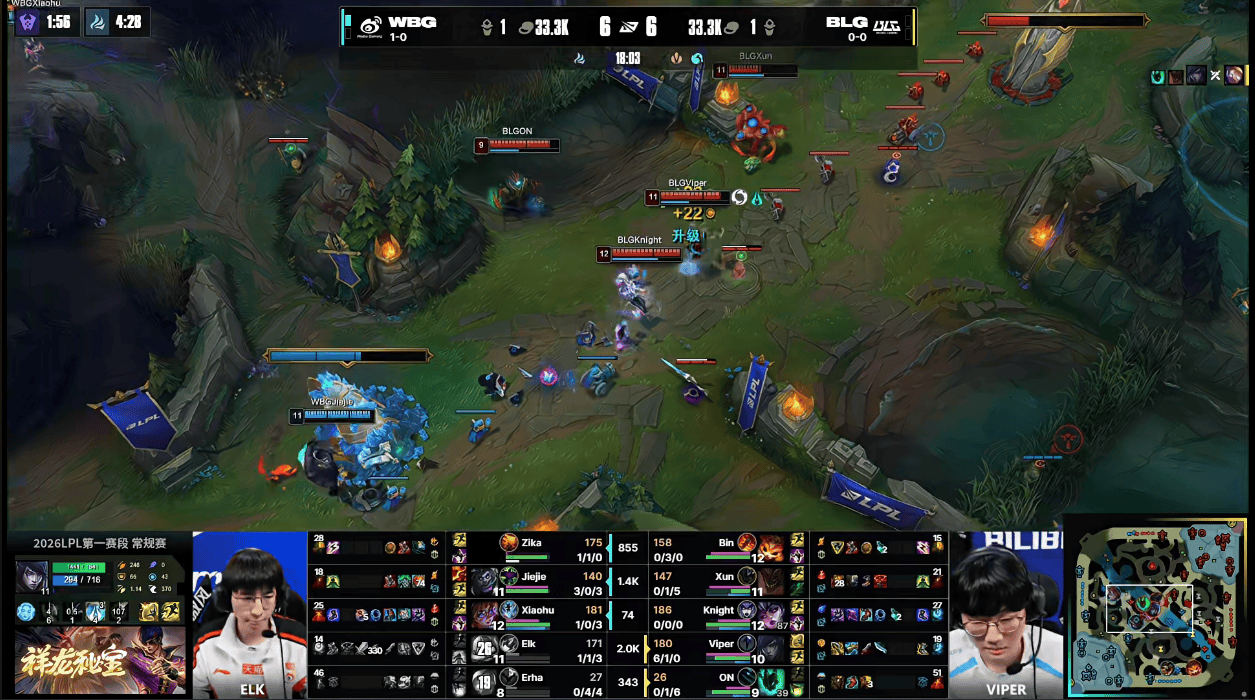
Task: Open the 祥龙秘宝 promotional banner
Action: click(x=100, y=660)
